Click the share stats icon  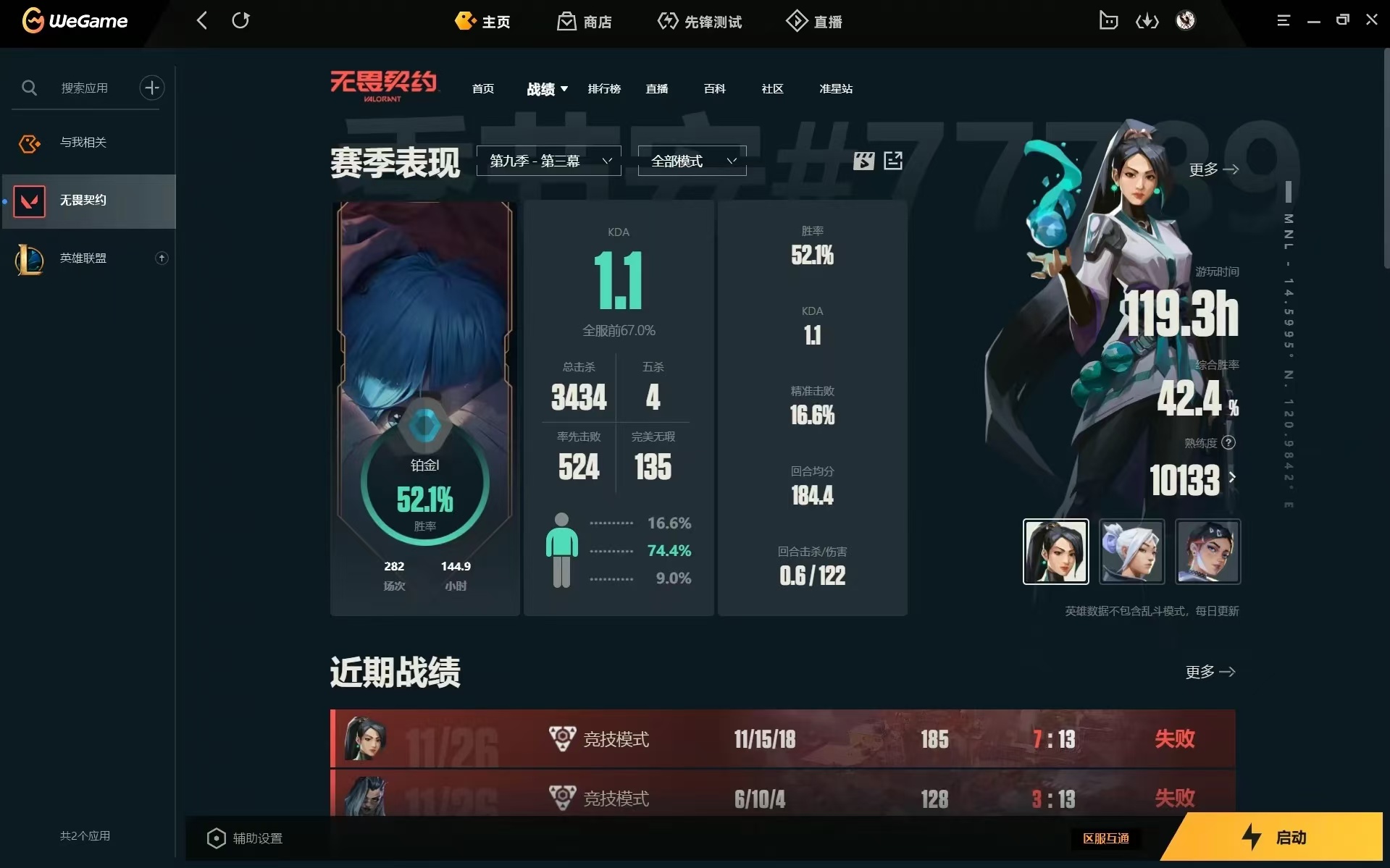tap(892, 161)
